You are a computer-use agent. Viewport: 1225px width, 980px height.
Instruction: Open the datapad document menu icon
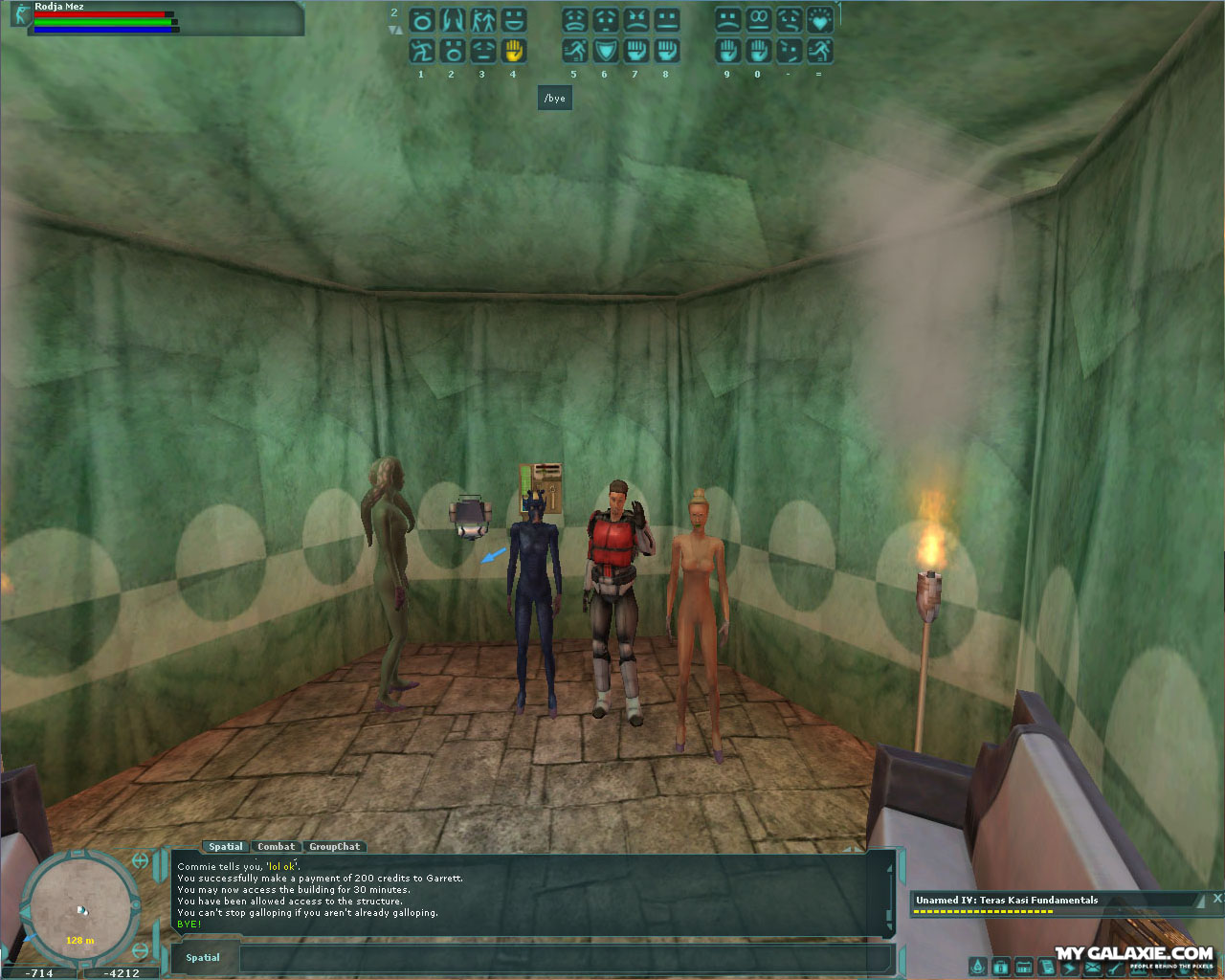click(1047, 968)
